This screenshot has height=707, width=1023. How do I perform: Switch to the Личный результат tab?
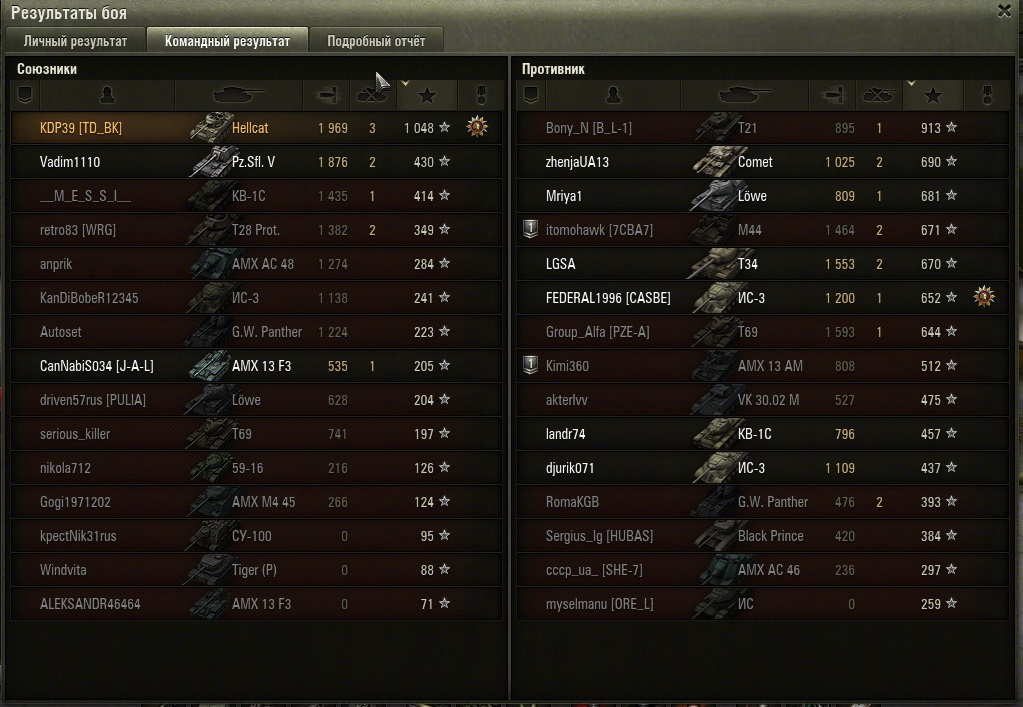pyautogui.click(x=75, y=41)
